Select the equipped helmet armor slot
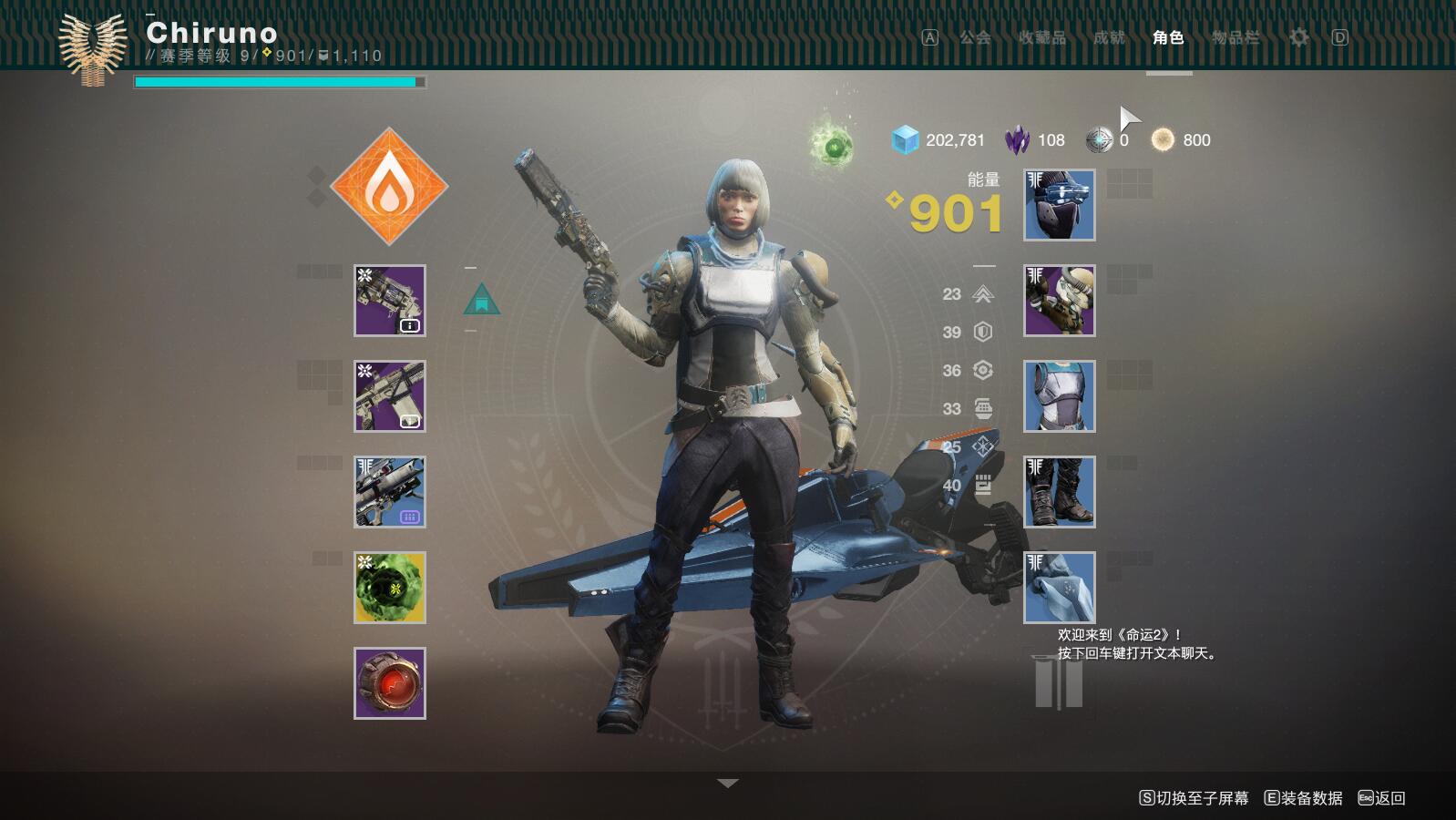 [x=1060, y=205]
